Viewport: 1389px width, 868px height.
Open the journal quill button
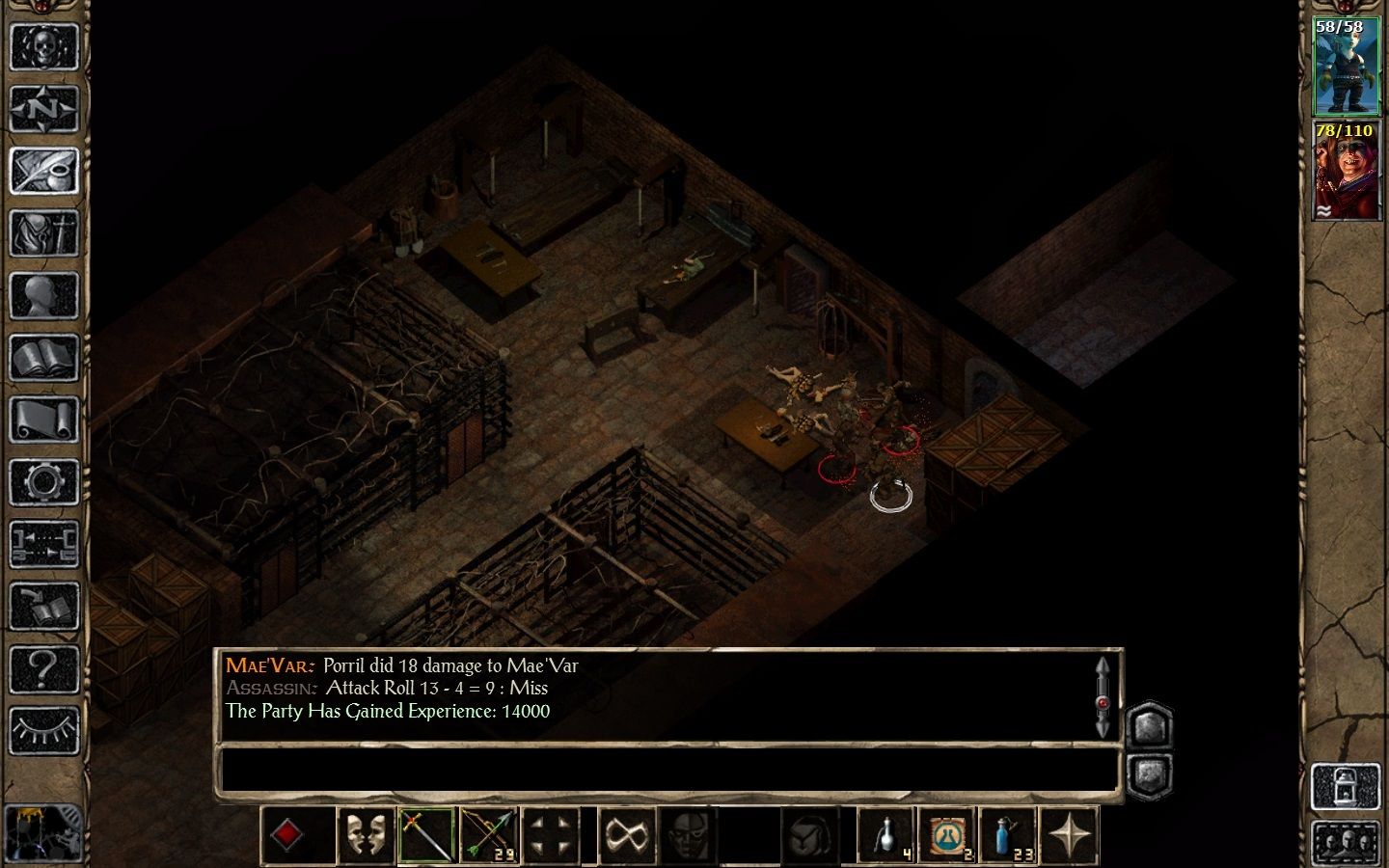click(x=43, y=172)
